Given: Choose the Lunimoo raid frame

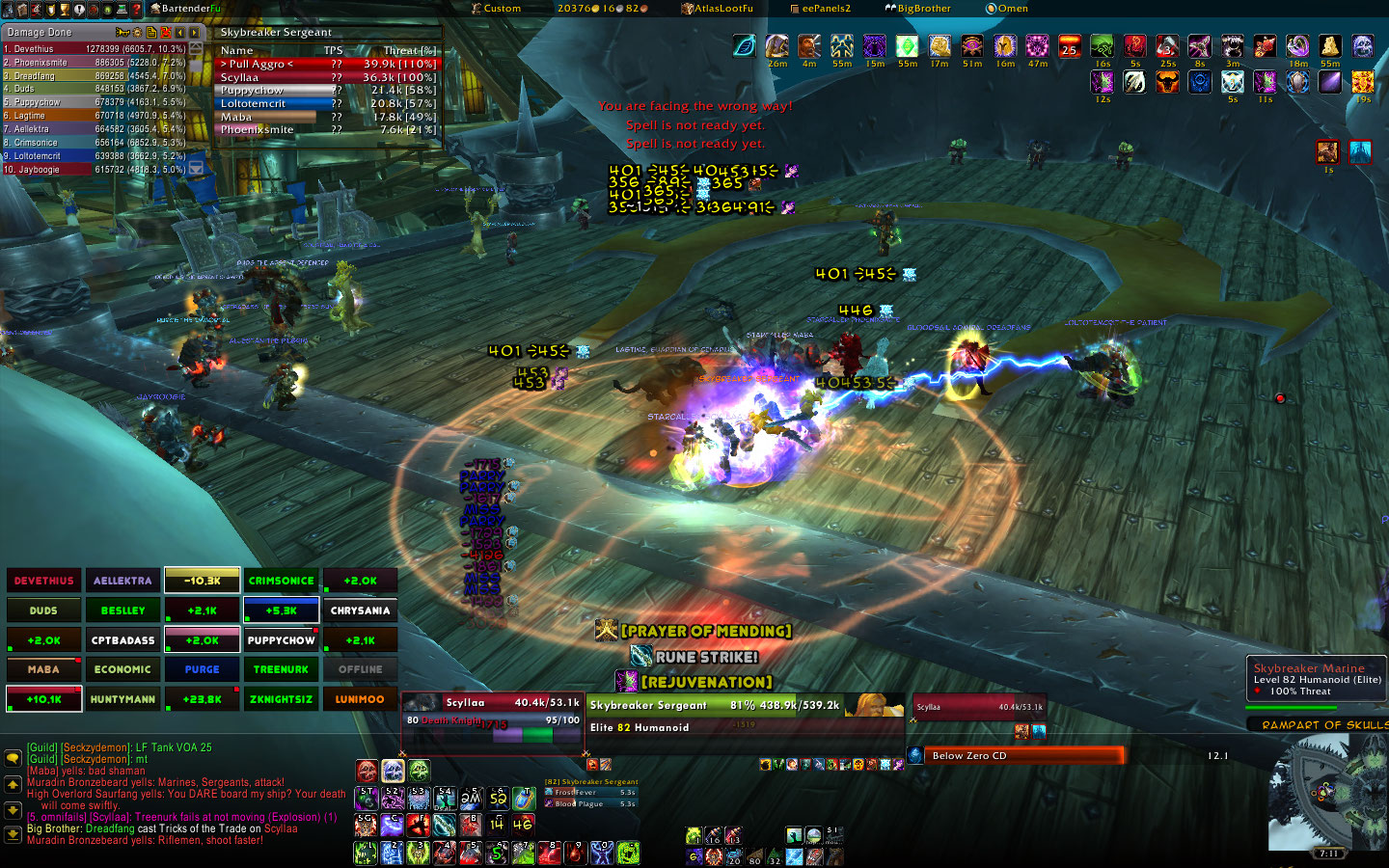Looking at the screenshot, I should click(360, 699).
